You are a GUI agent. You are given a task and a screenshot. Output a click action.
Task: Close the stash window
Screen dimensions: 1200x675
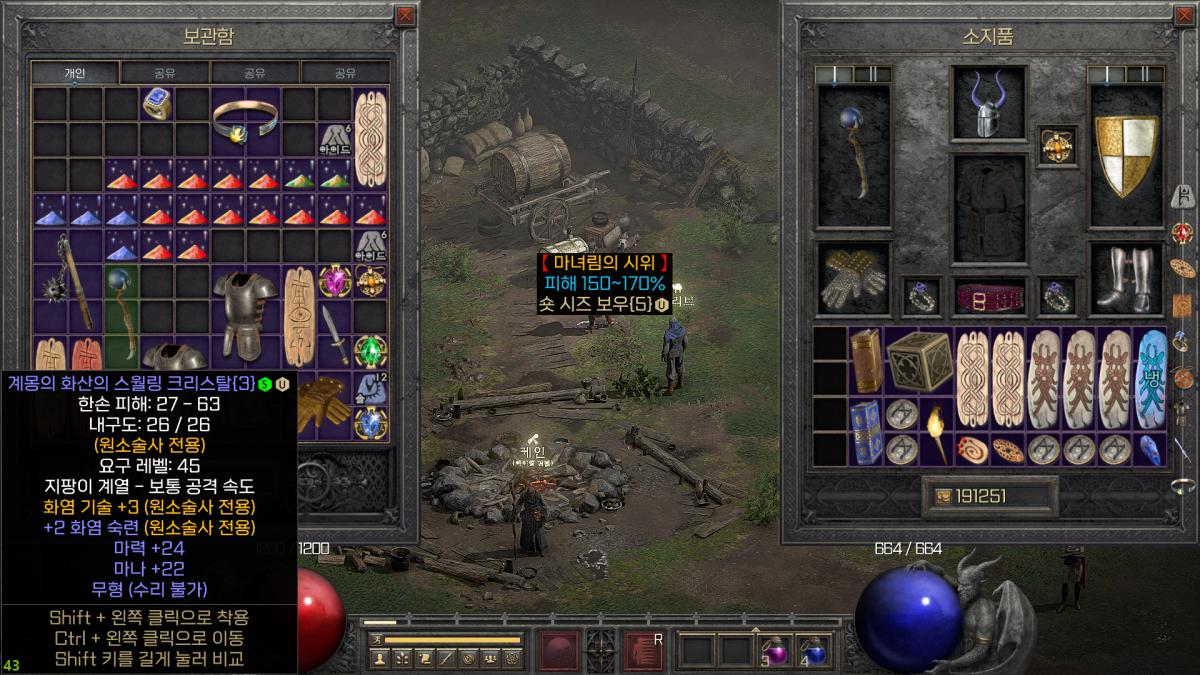404,16
